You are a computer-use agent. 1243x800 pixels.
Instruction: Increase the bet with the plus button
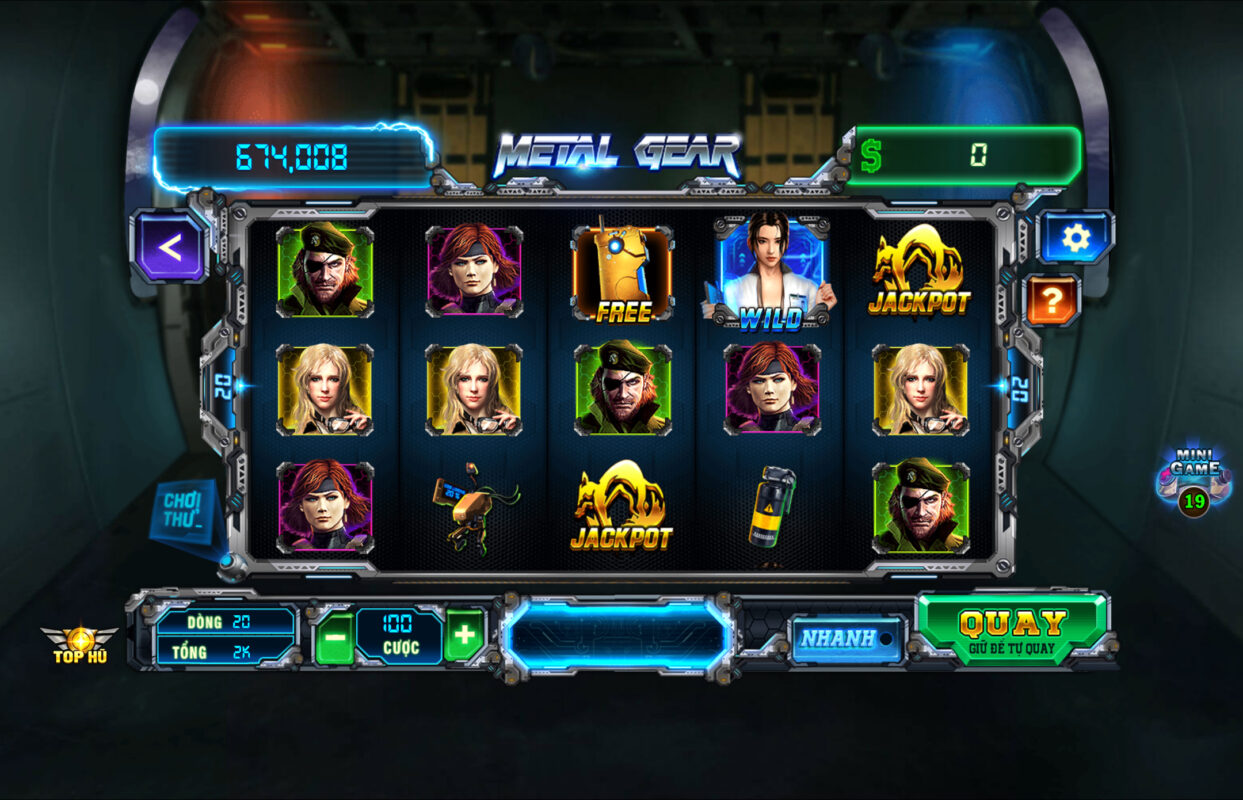[464, 635]
